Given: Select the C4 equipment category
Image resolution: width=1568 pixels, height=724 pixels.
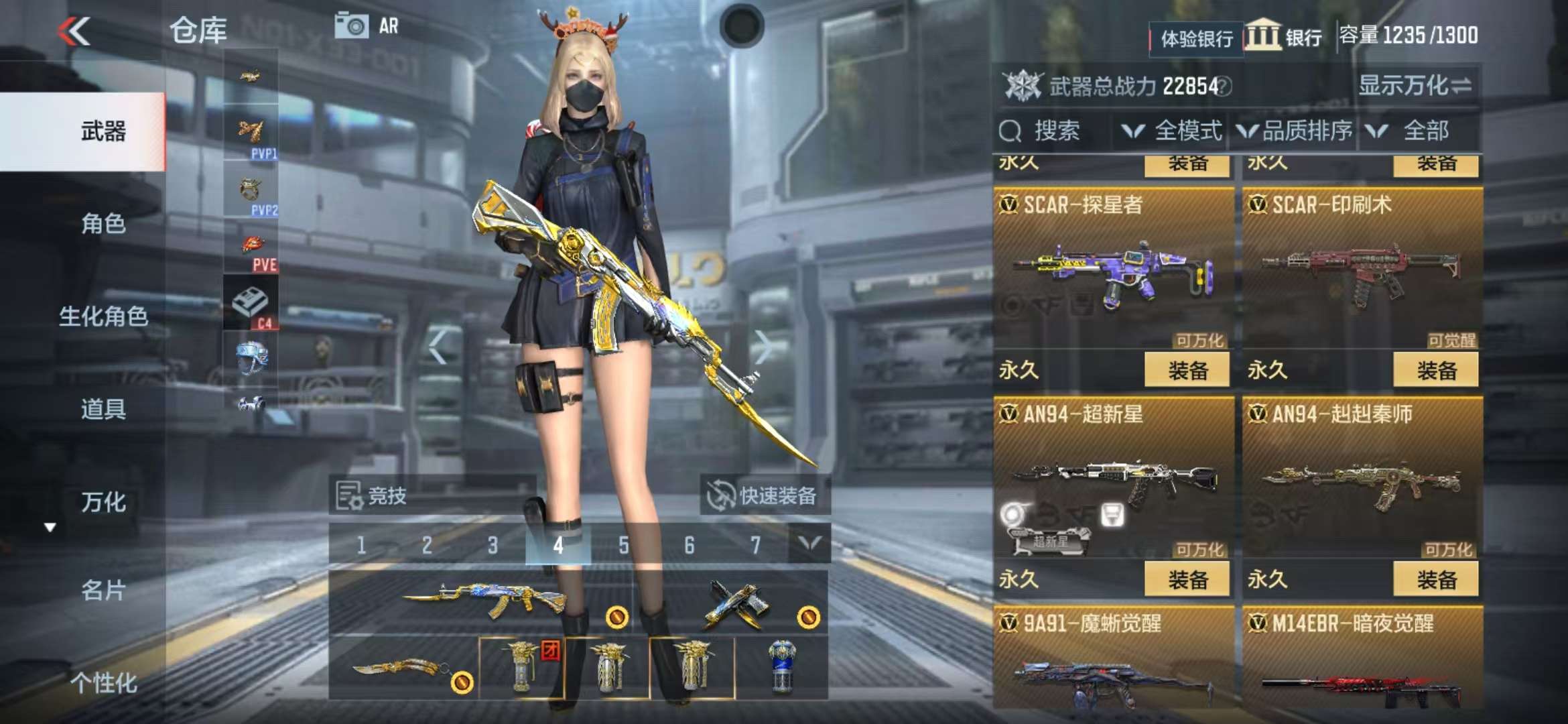Looking at the screenshot, I should click(251, 305).
